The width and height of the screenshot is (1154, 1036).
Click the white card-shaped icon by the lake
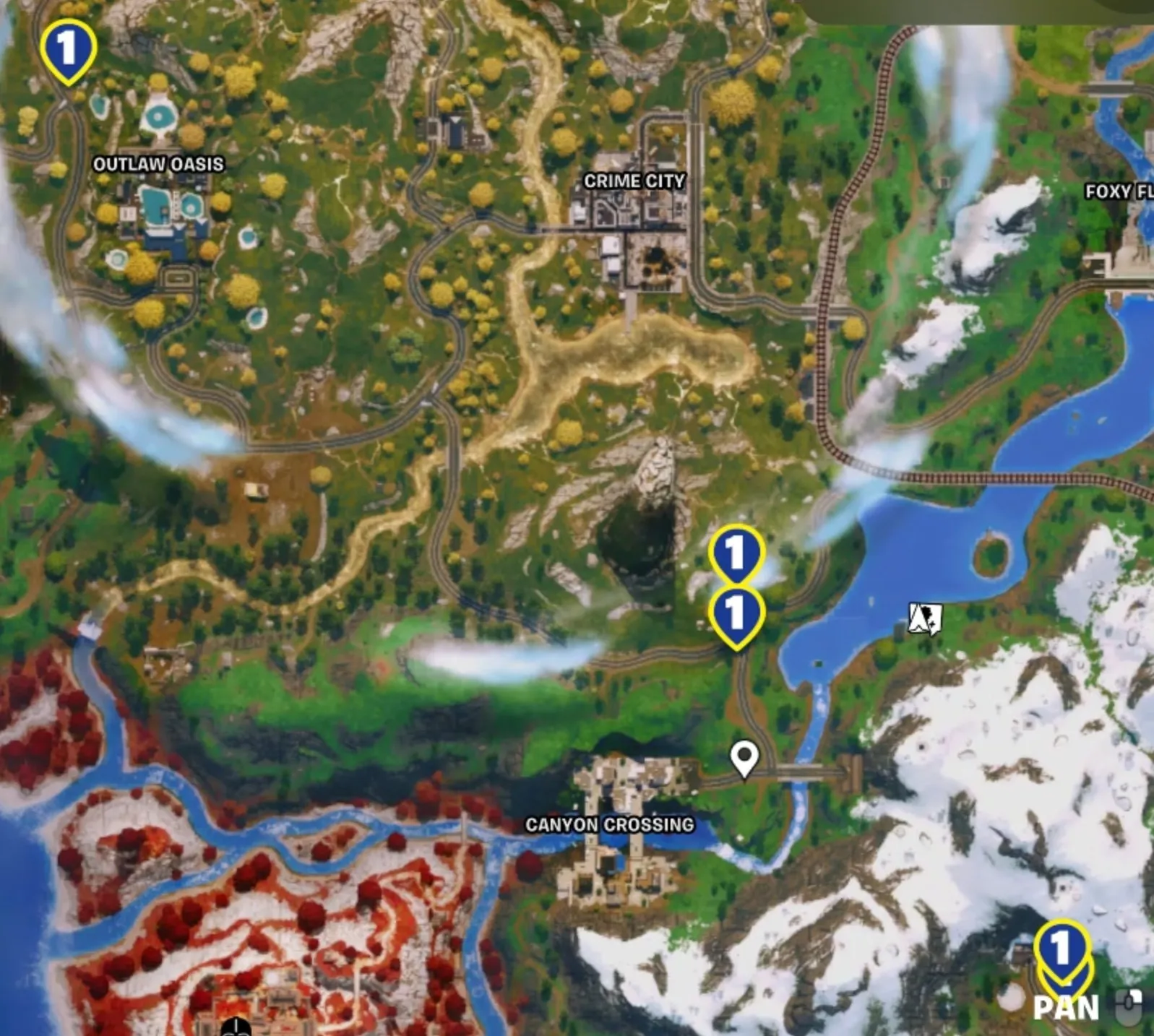tap(925, 619)
